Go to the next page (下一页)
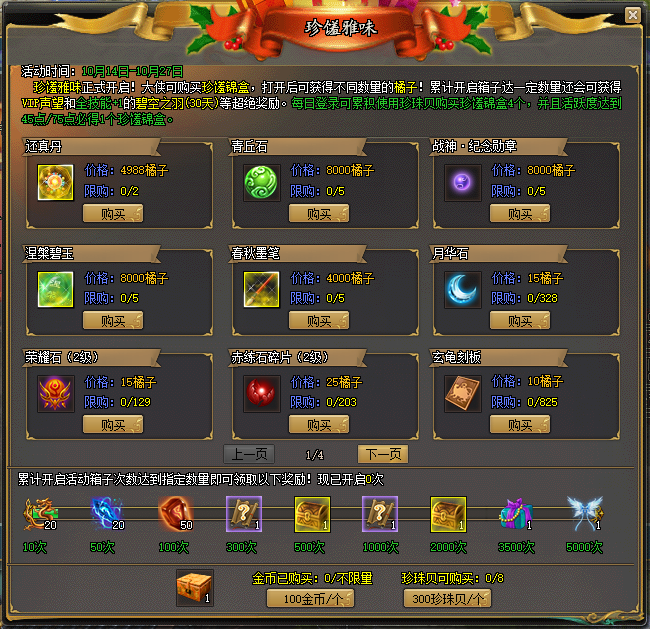 [x=382, y=454]
